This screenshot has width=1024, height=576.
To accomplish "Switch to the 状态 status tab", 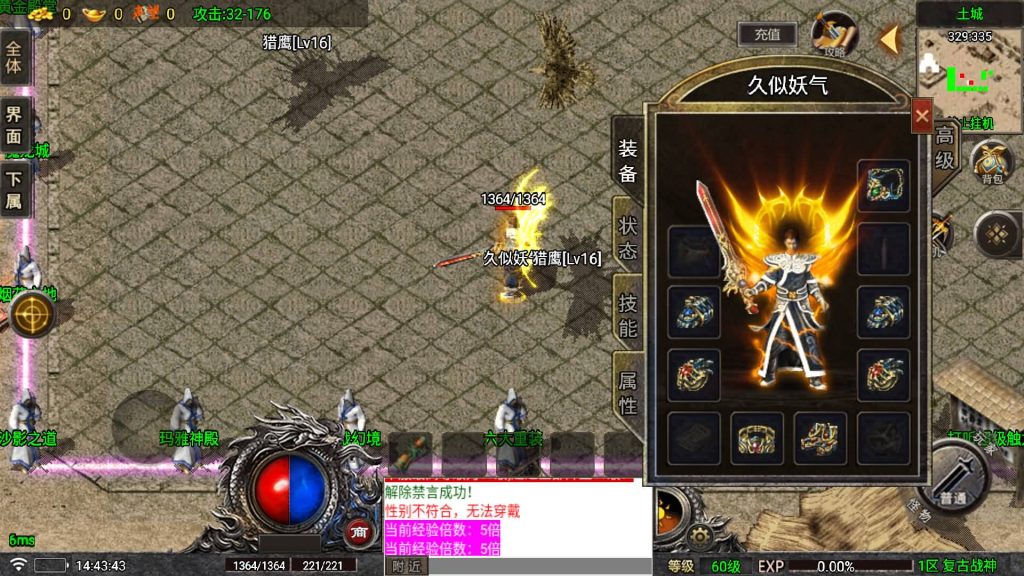I will click(x=627, y=236).
